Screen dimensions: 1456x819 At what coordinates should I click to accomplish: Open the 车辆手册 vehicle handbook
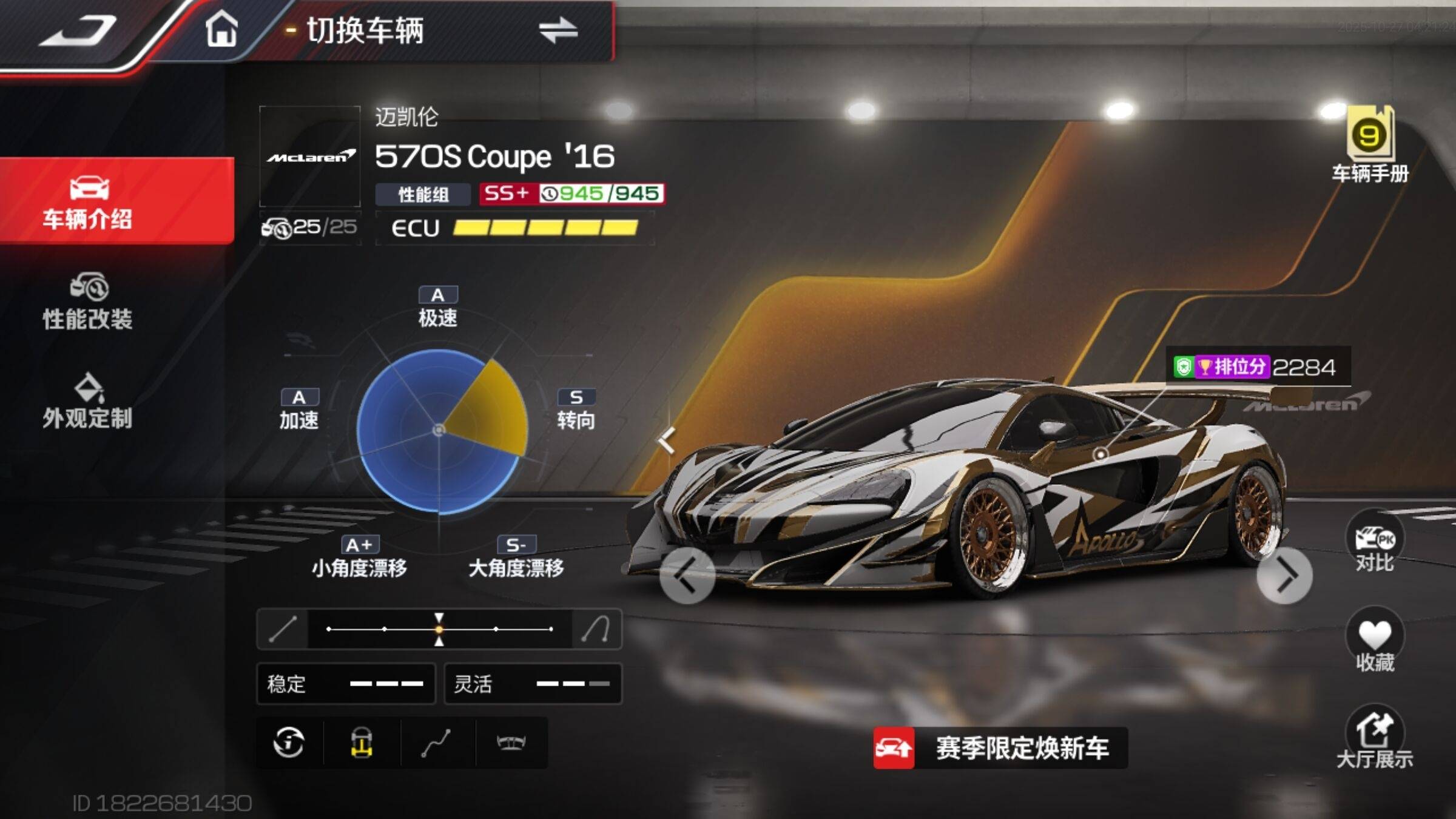click(x=1370, y=146)
